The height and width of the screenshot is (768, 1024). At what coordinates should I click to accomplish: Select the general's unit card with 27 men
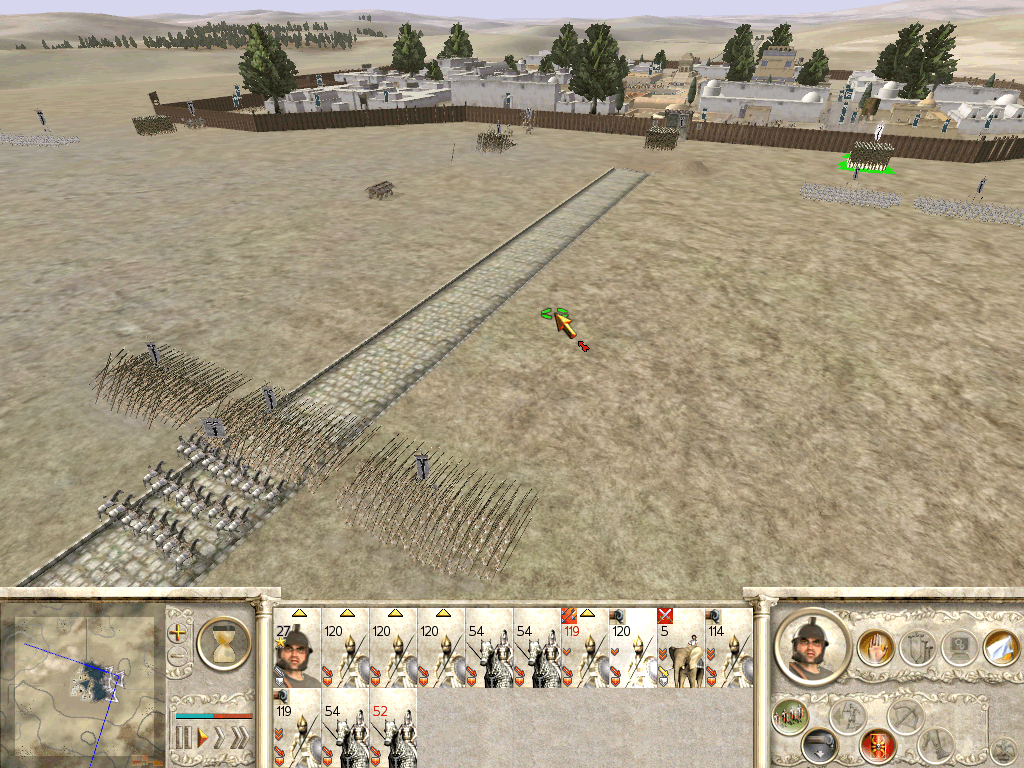(x=297, y=648)
